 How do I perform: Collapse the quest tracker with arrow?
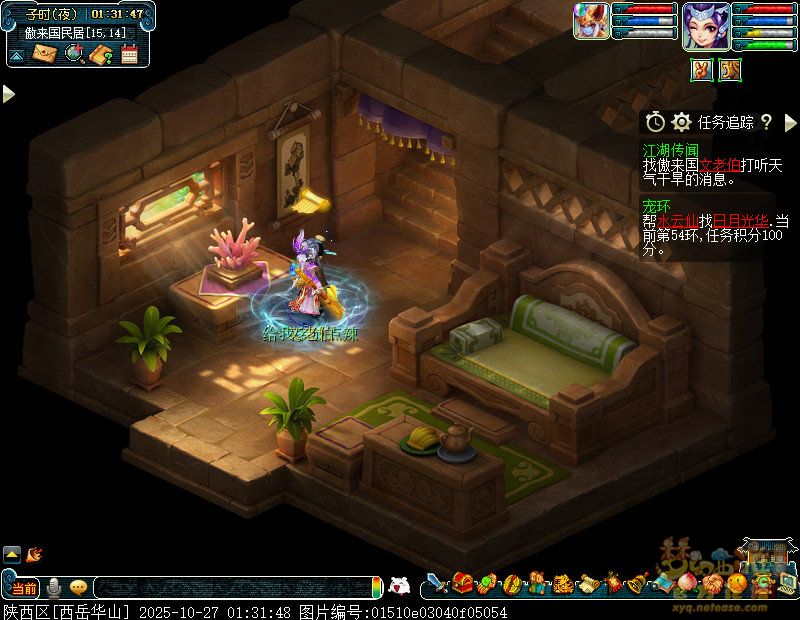[x=789, y=122]
